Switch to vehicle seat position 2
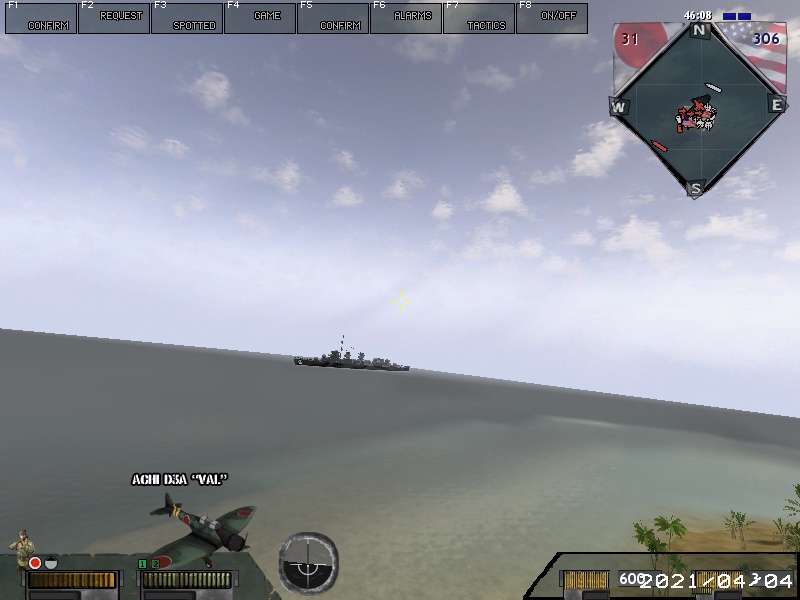This screenshot has width=800, height=600. click(155, 564)
